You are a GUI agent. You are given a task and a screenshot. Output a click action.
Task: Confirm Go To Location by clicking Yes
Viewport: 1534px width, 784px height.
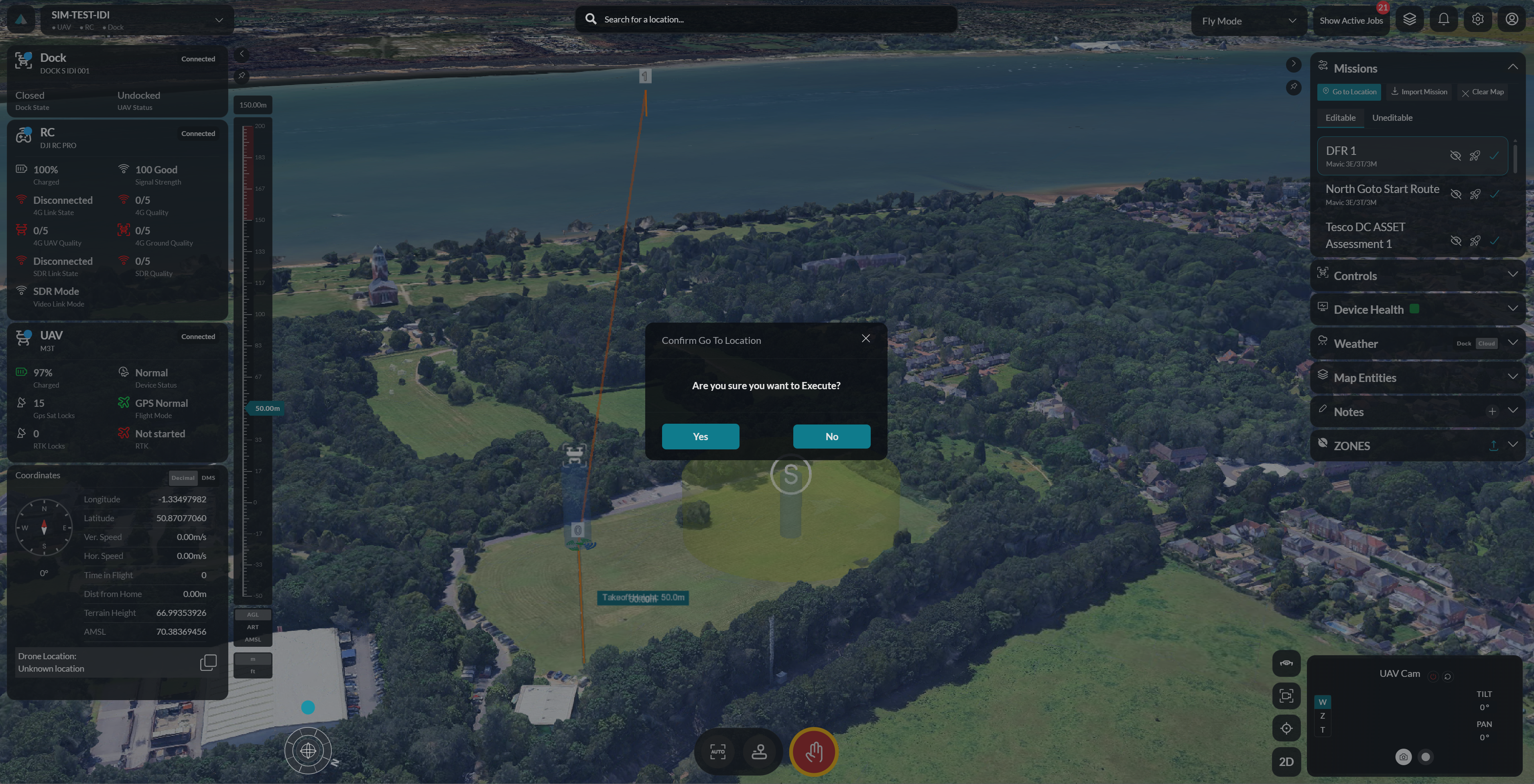[x=700, y=437]
